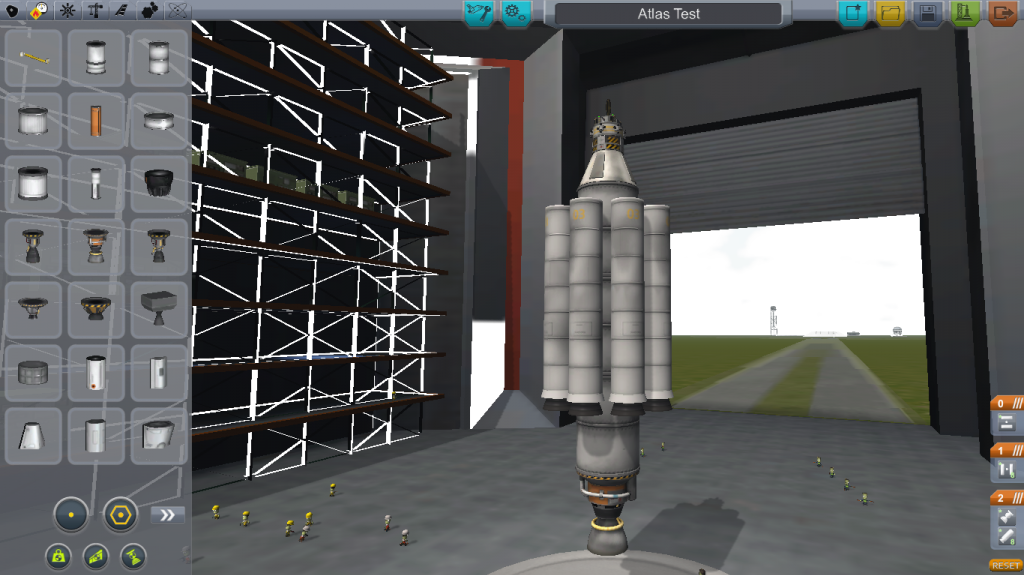Screen dimensions: 1024x575
Task: Click the Atlas Test vessel name field
Action: click(x=668, y=14)
